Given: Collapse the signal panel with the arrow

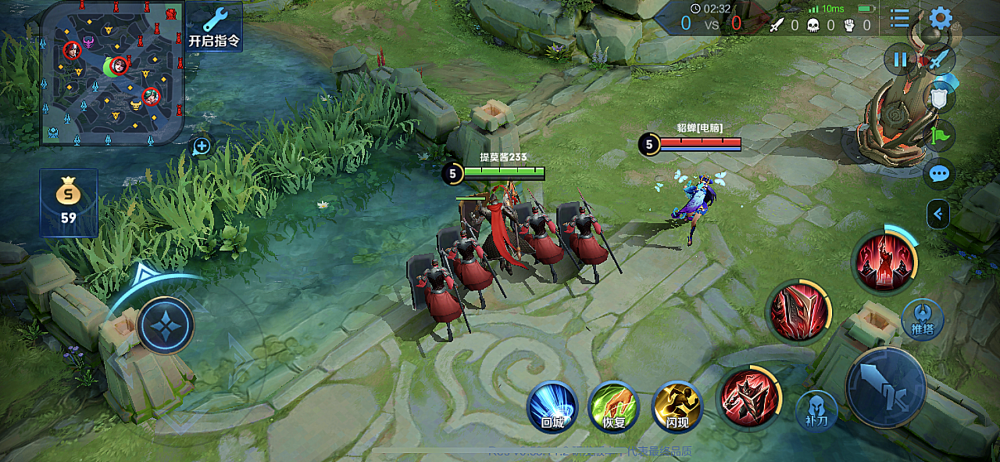Looking at the screenshot, I should [x=938, y=213].
